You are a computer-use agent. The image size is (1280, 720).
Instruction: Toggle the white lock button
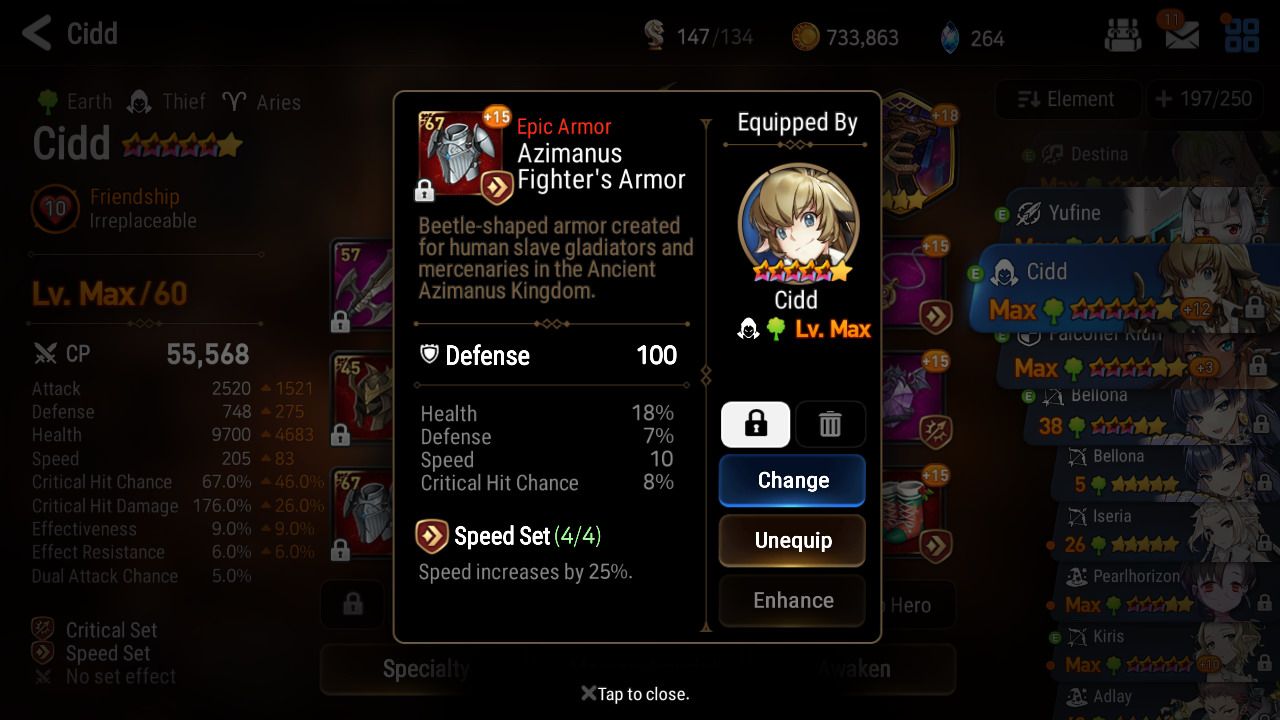[755, 425]
